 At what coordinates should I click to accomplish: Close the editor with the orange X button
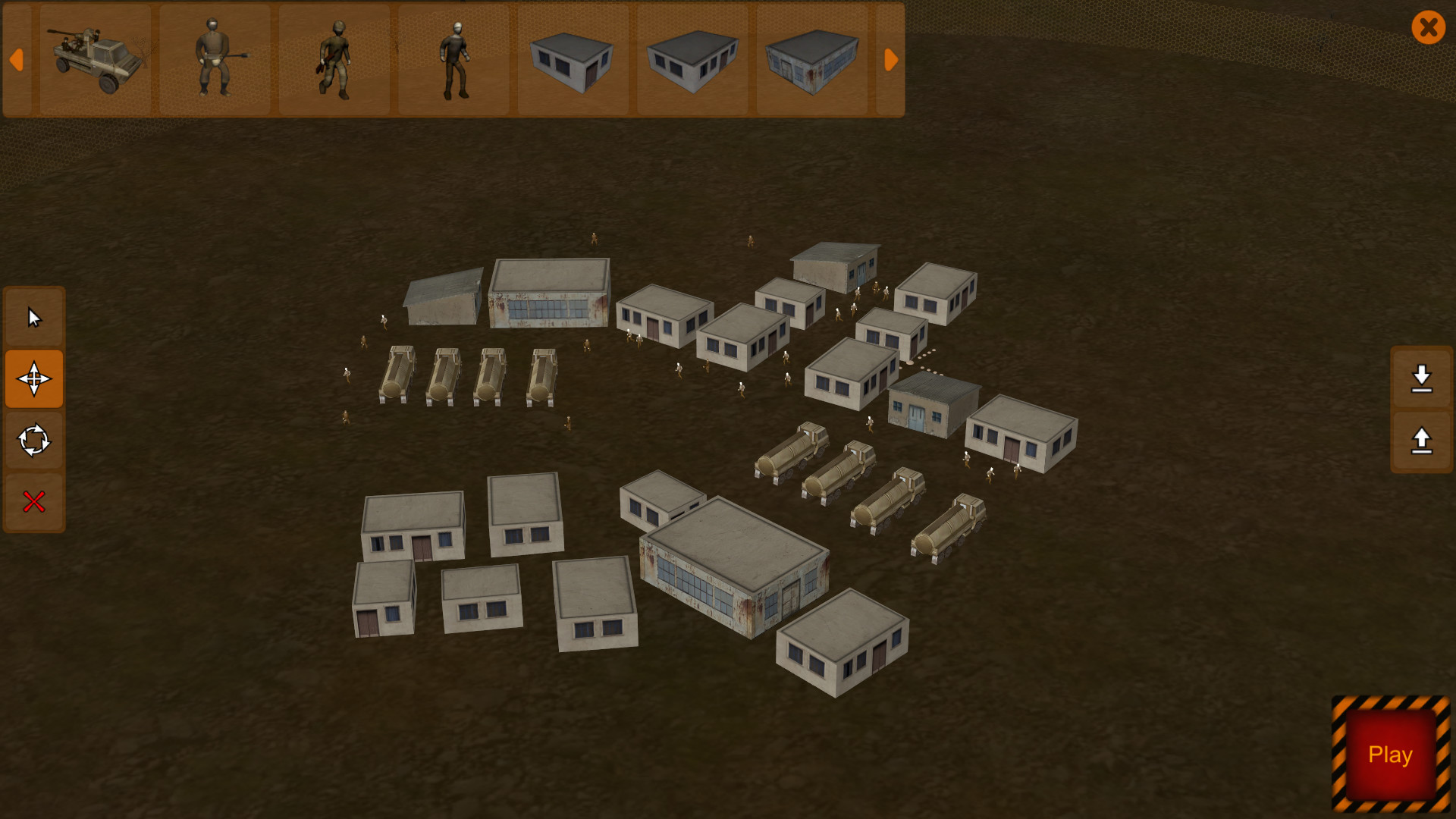point(1429,28)
